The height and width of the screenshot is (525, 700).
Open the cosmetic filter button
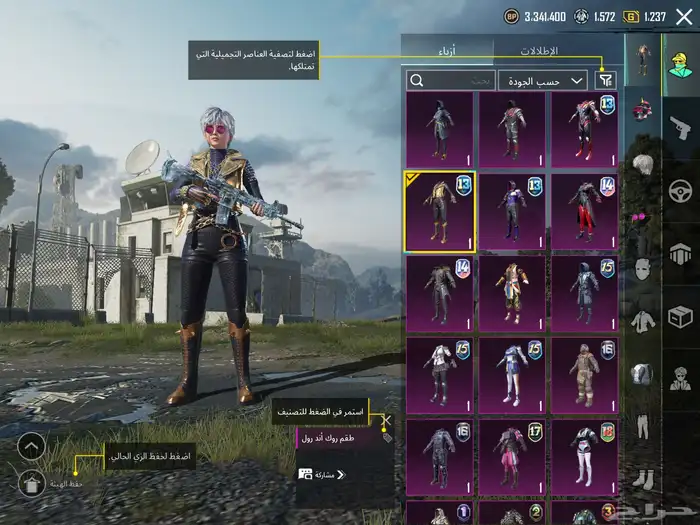tap(605, 80)
